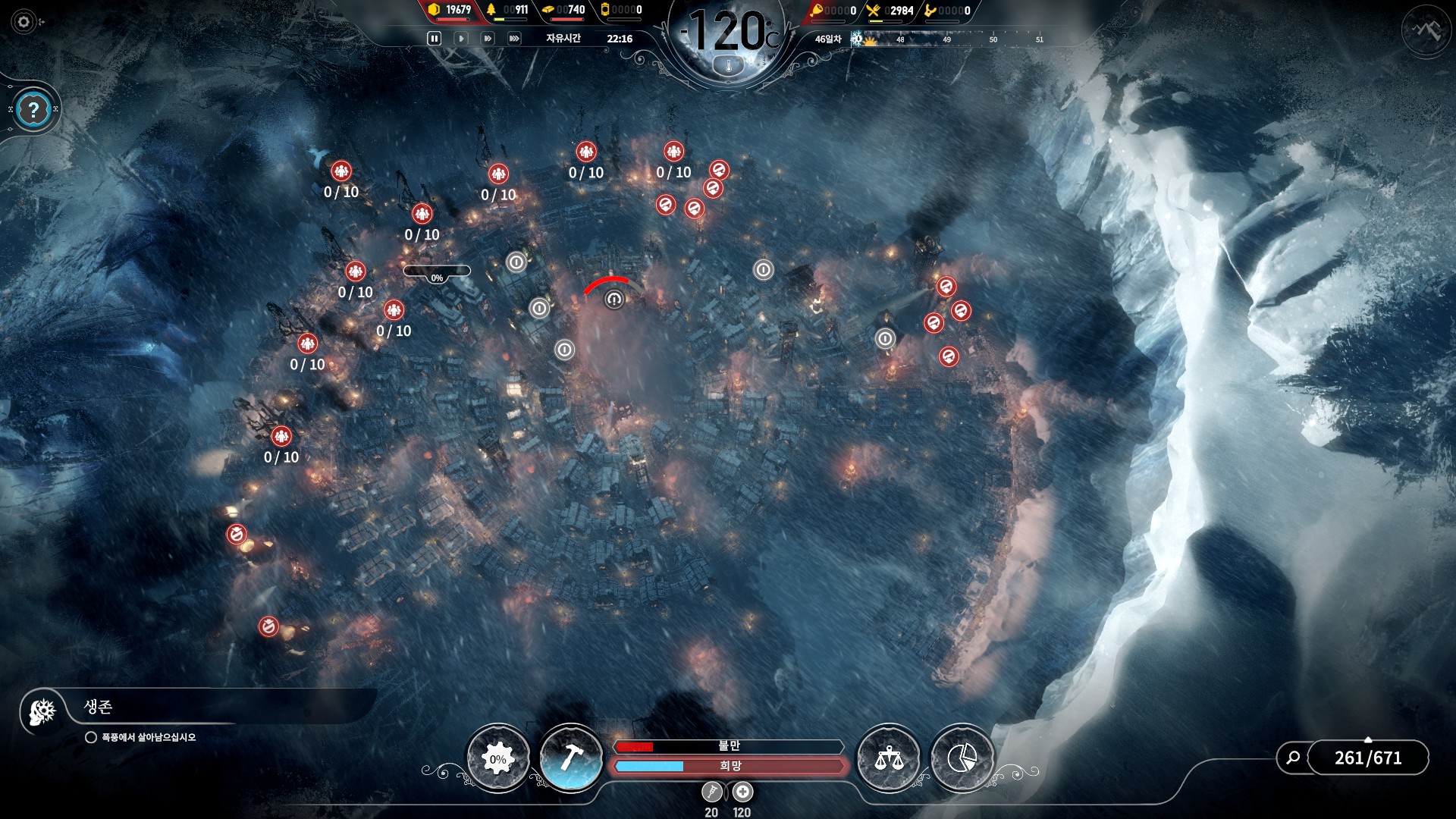Viewport: 1456px width, 819px height.
Task: Open the question mark help button
Action: pos(33,111)
